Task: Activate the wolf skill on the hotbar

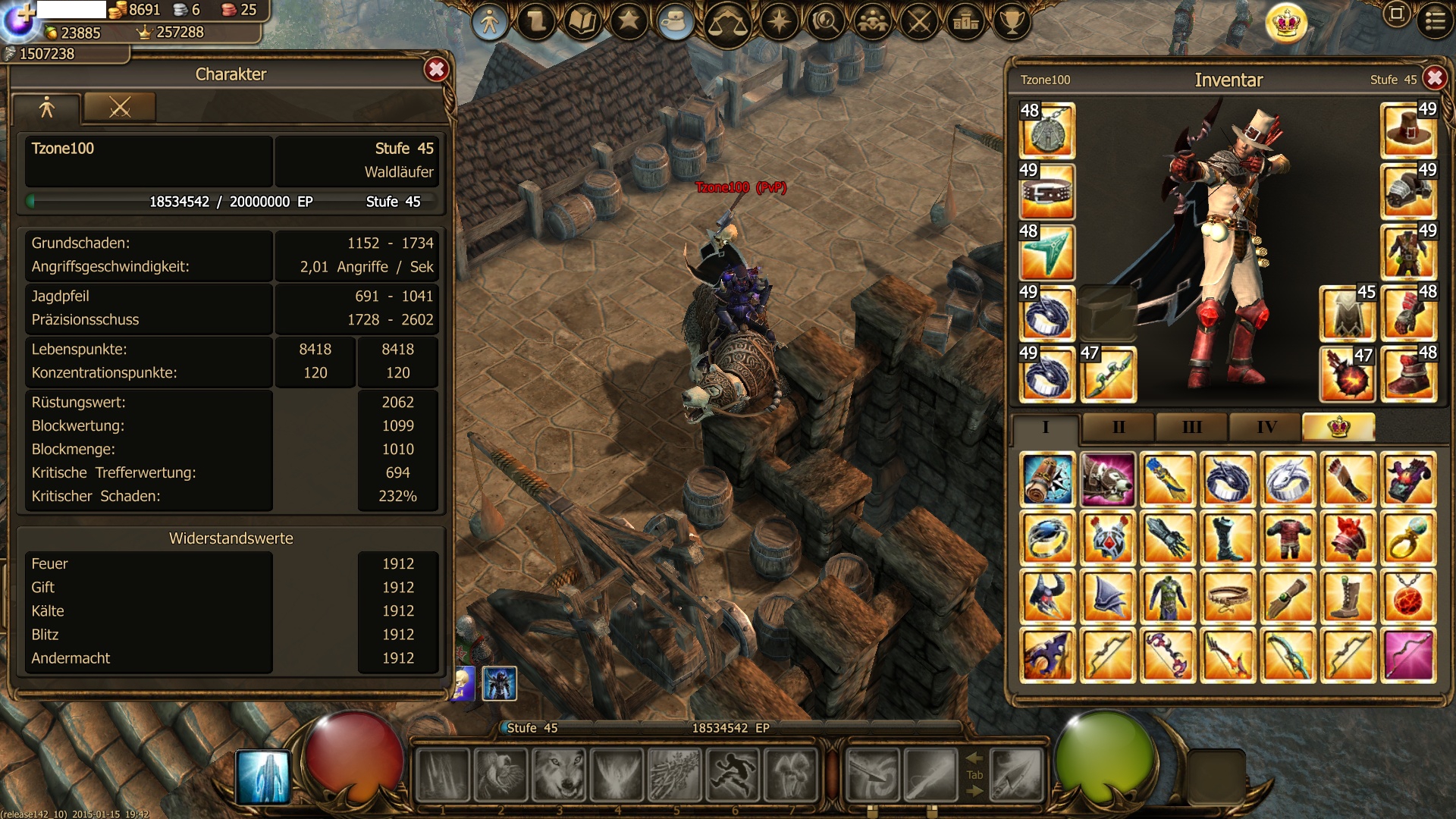Action: tap(560, 775)
